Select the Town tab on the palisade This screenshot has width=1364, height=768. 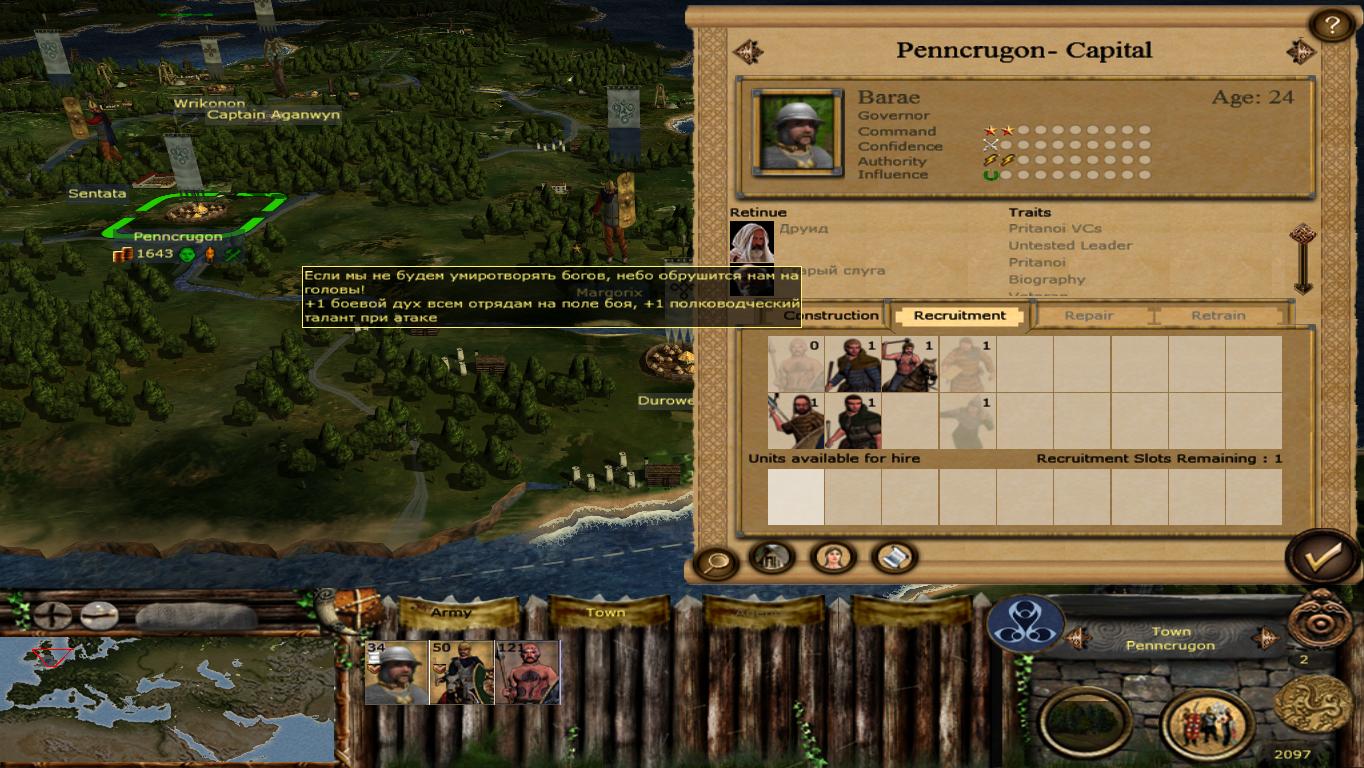606,612
